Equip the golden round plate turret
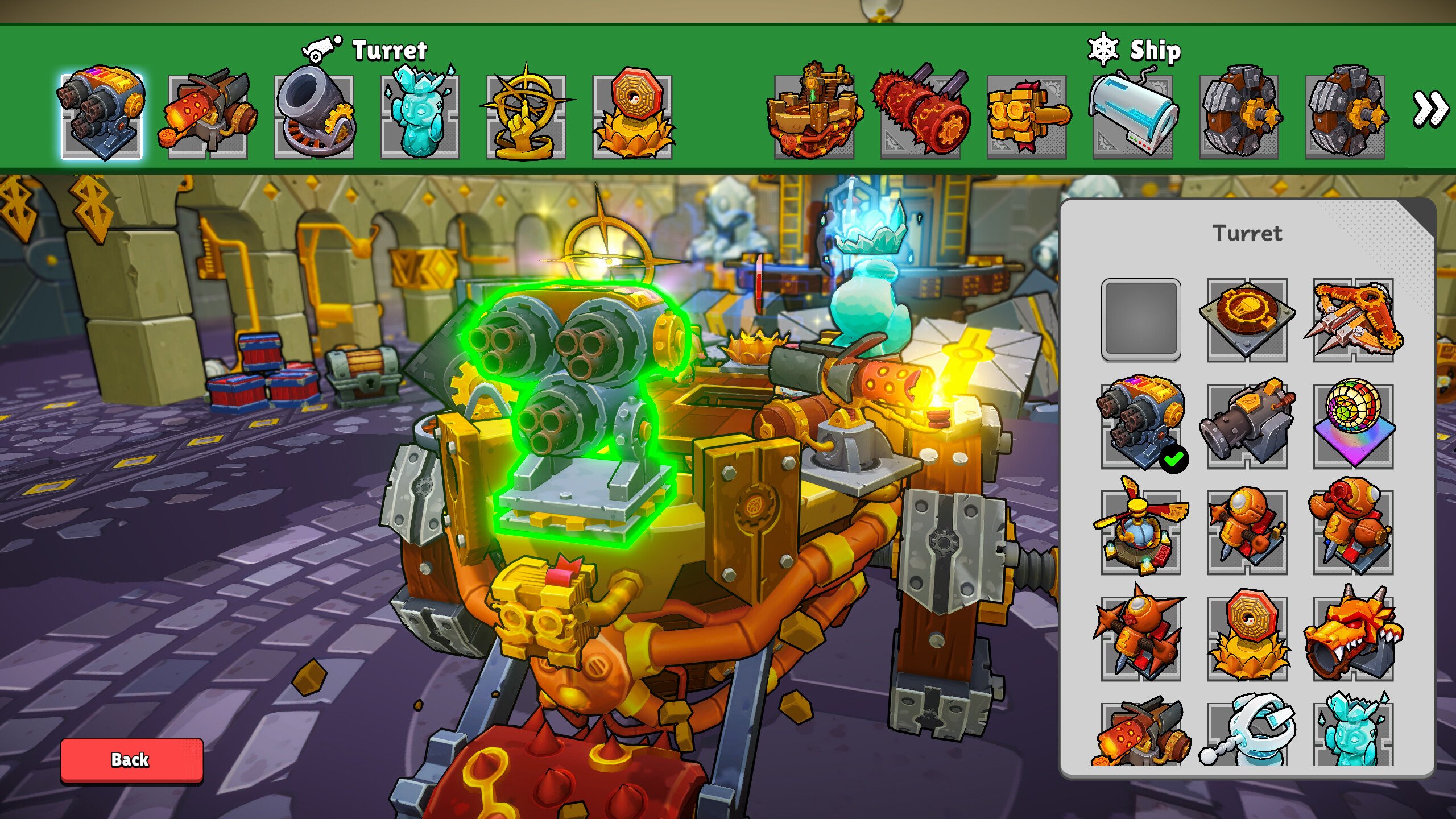The height and width of the screenshot is (819, 1456). coord(1247,320)
